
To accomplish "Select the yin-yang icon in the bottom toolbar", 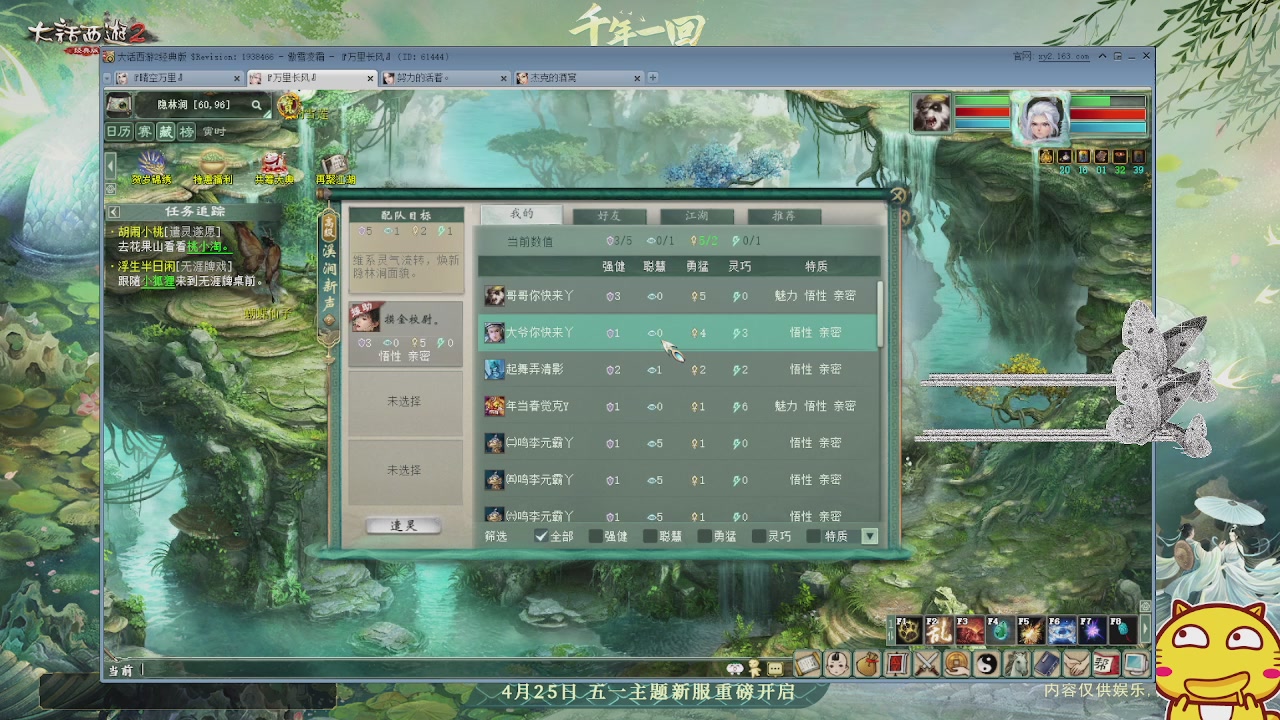I will (x=988, y=663).
